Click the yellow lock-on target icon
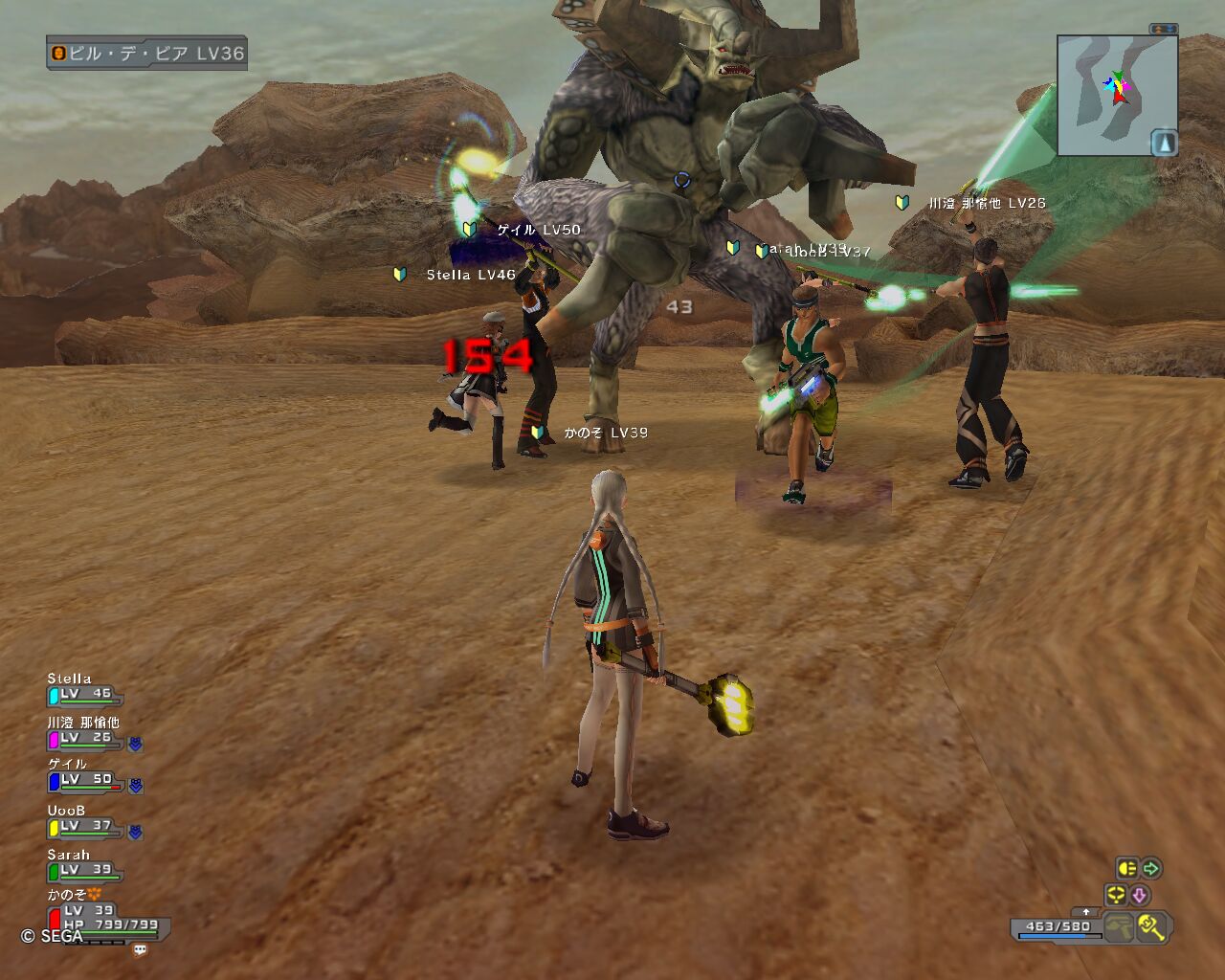1225x980 pixels. tap(1116, 895)
